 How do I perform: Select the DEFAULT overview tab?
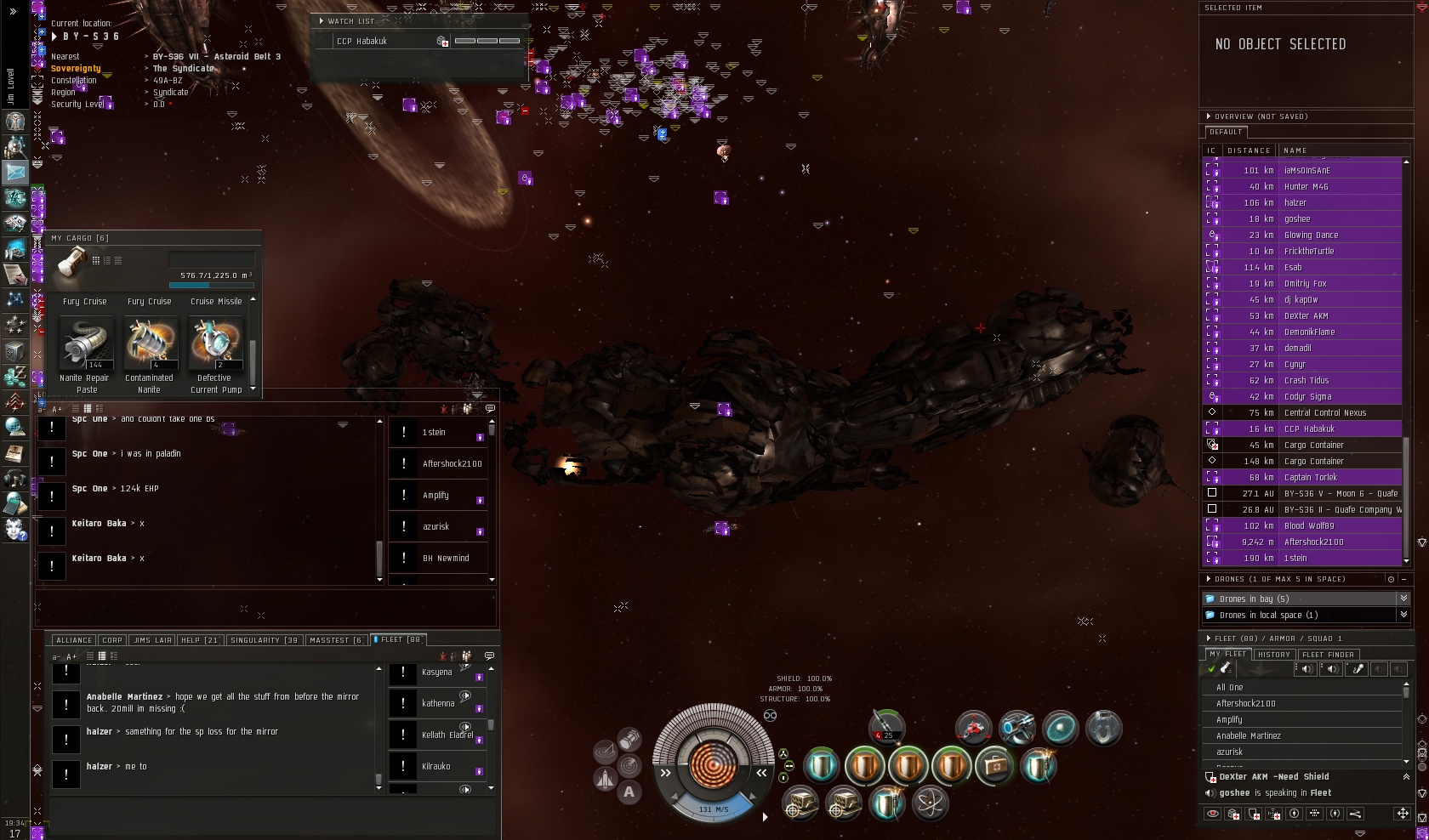click(1226, 133)
